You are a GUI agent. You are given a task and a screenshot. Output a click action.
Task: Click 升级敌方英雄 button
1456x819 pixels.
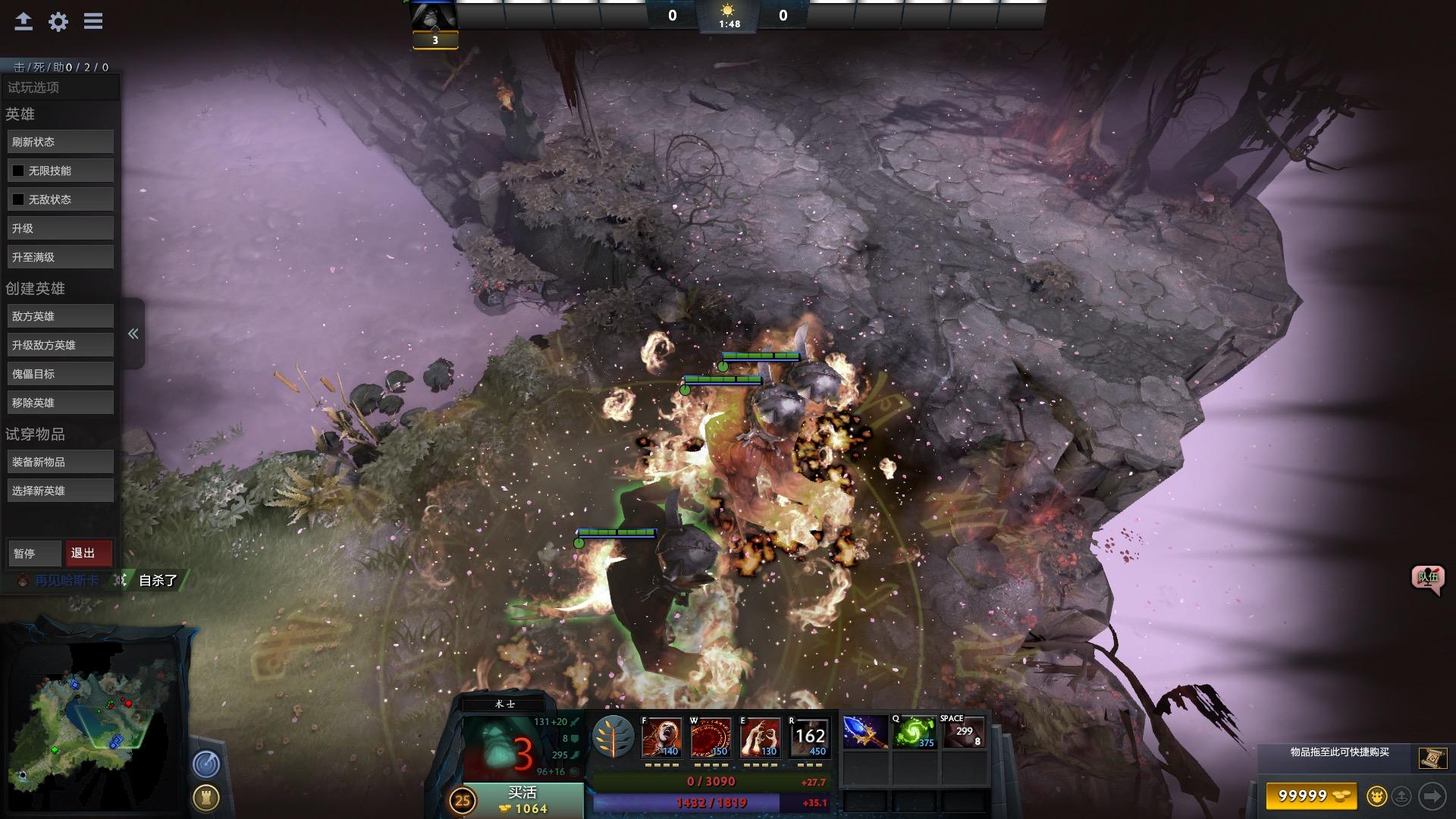pyautogui.click(x=60, y=345)
